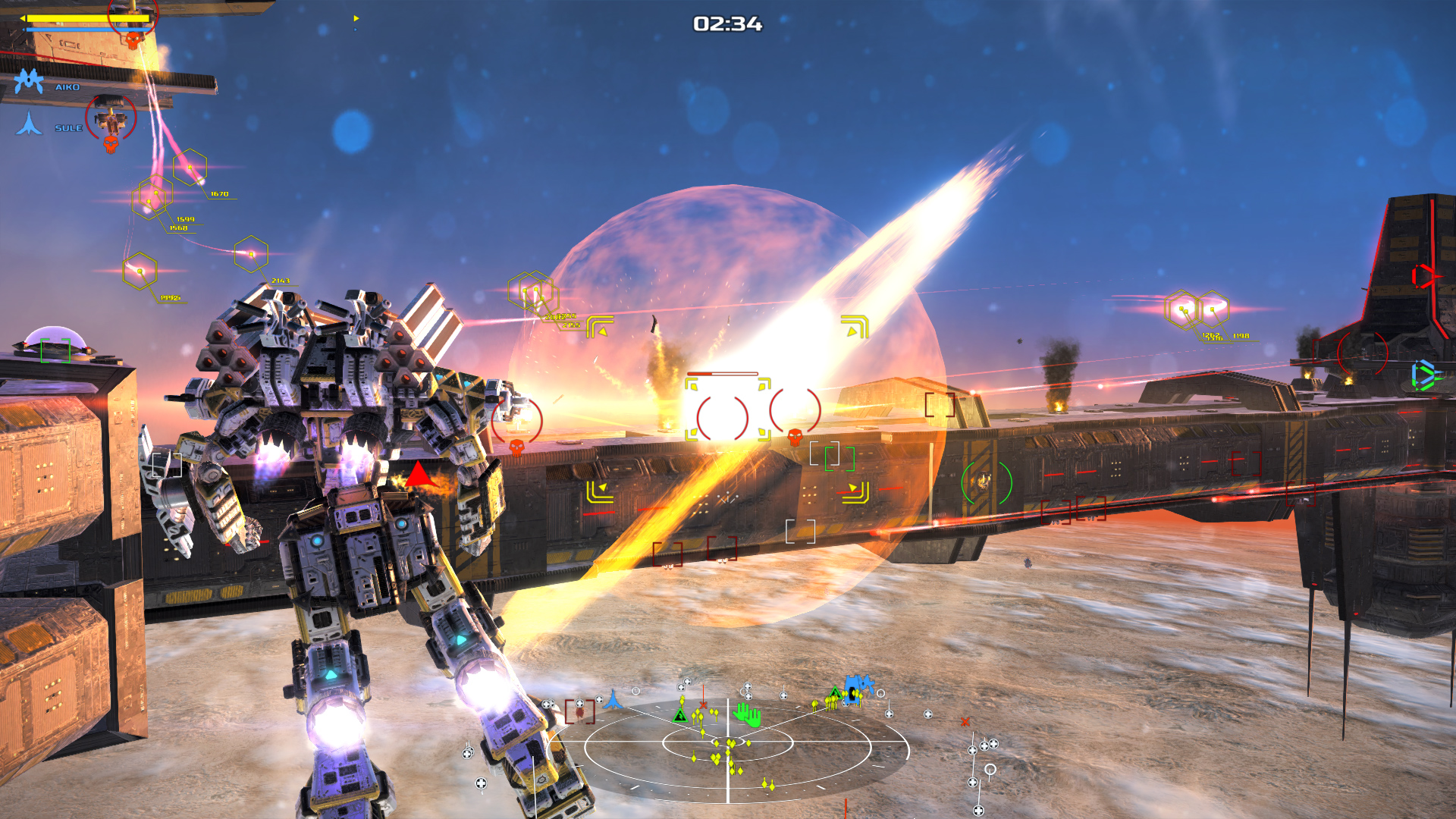Select the green hazard triangle on the radar
This screenshot has height=819, width=1456.
coord(679,716)
